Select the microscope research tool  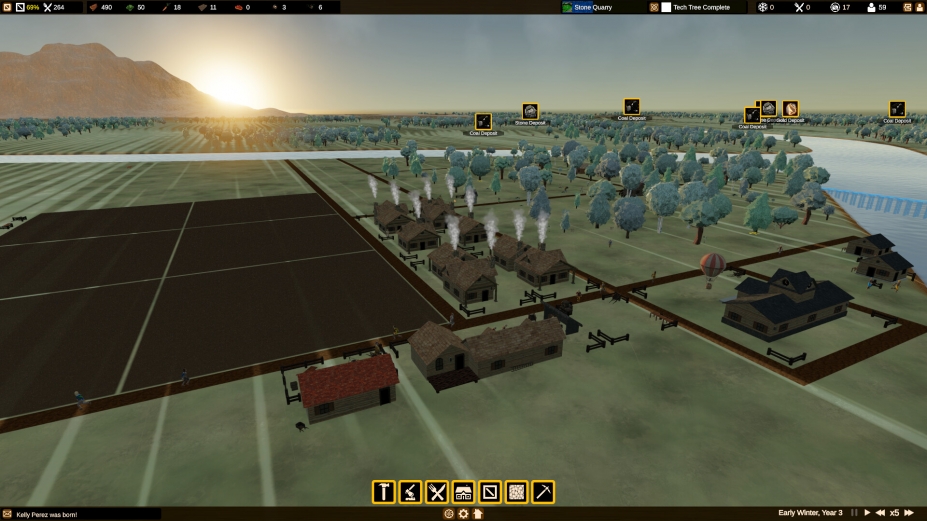click(x=410, y=491)
